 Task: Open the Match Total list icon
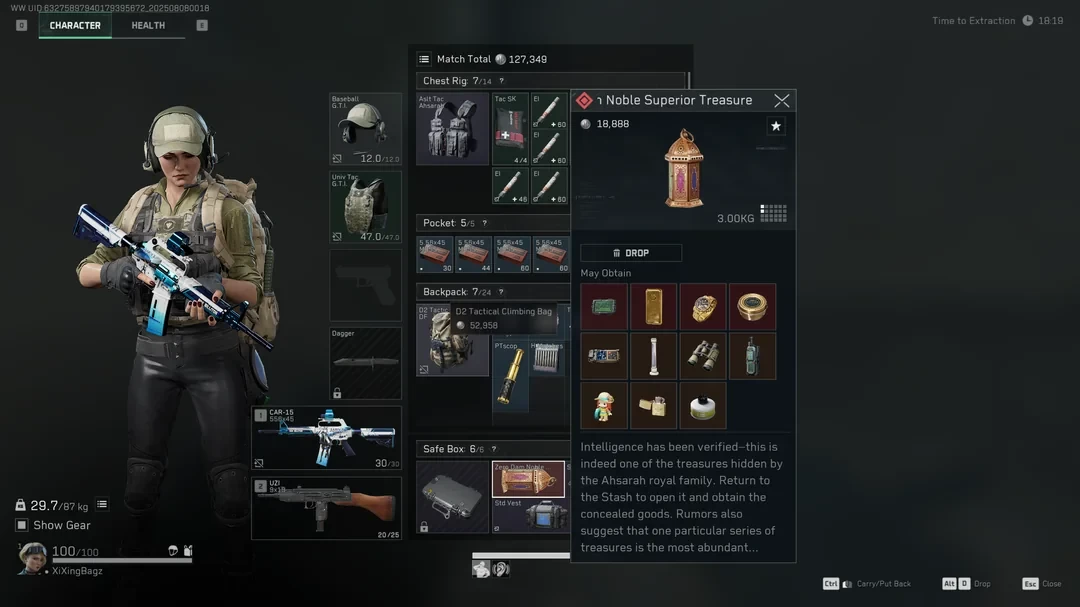point(424,59)
